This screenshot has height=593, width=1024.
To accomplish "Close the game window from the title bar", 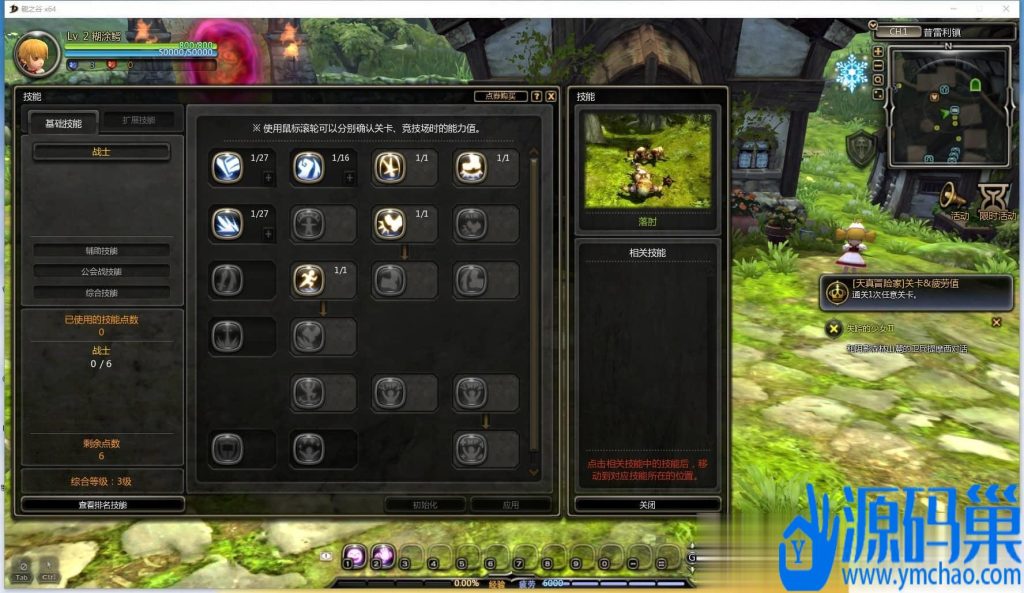I will (1007, 9).
